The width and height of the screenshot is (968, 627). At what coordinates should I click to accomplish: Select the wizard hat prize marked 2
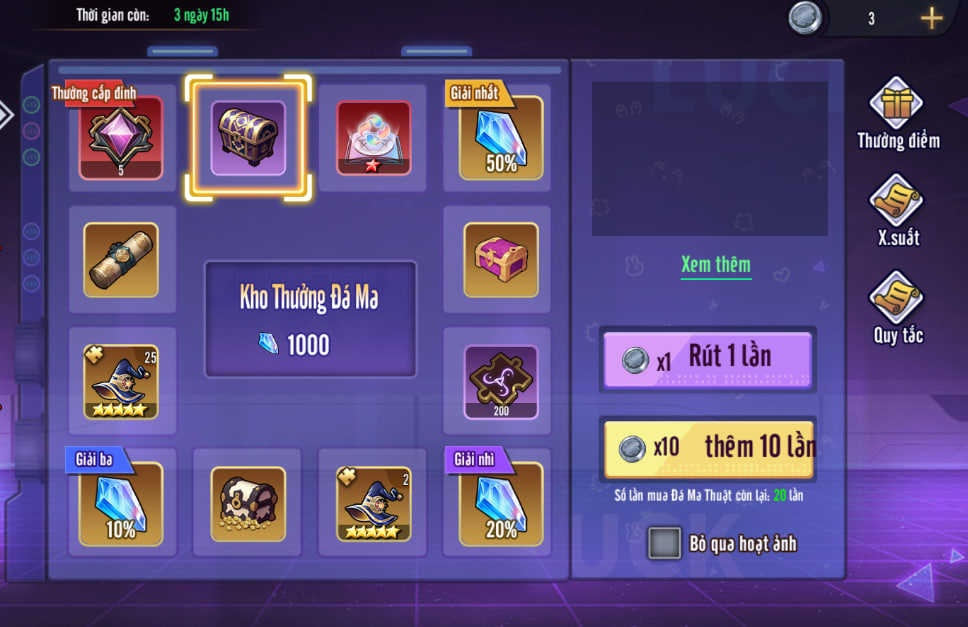tap(374, 503)
